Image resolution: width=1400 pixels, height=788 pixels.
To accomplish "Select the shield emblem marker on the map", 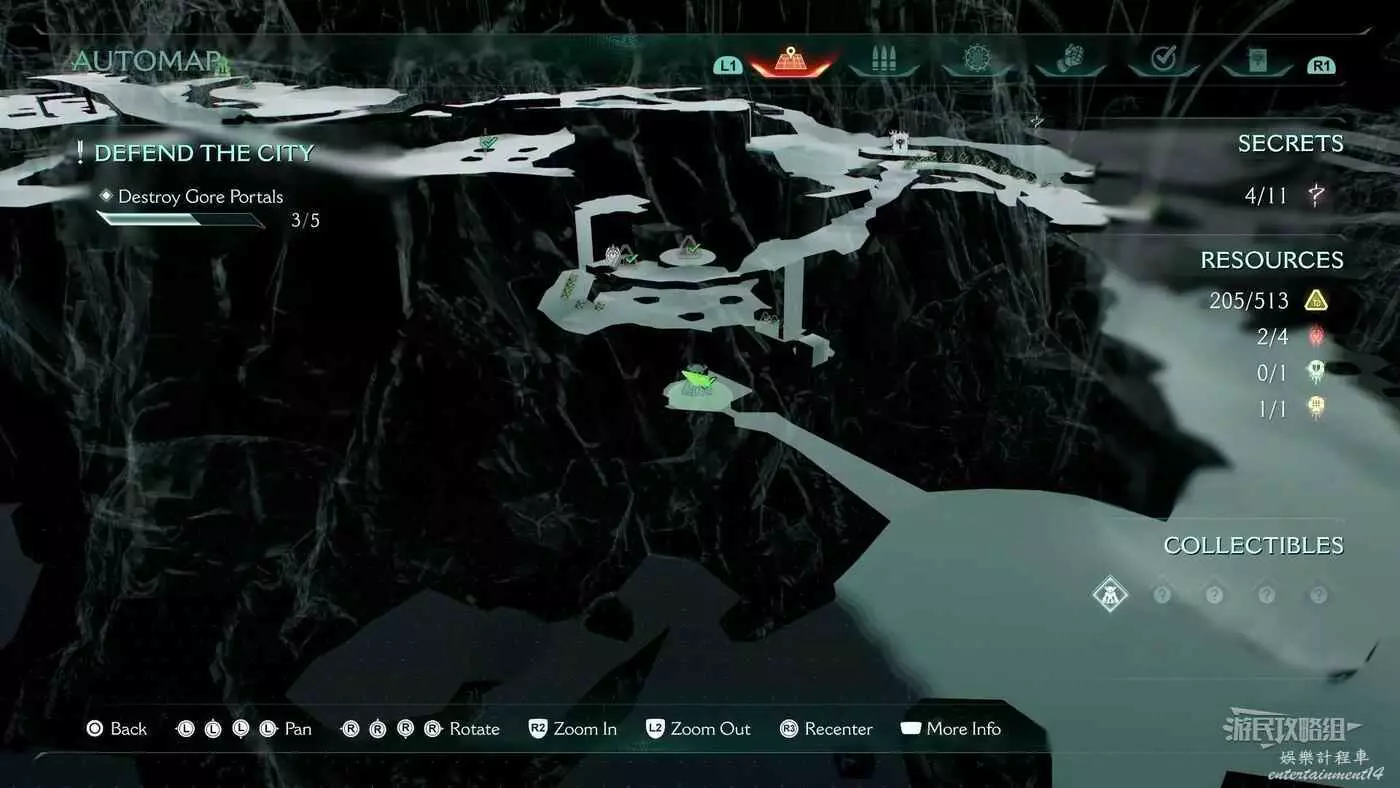I will pyautogui.click(x=613, y=256).
